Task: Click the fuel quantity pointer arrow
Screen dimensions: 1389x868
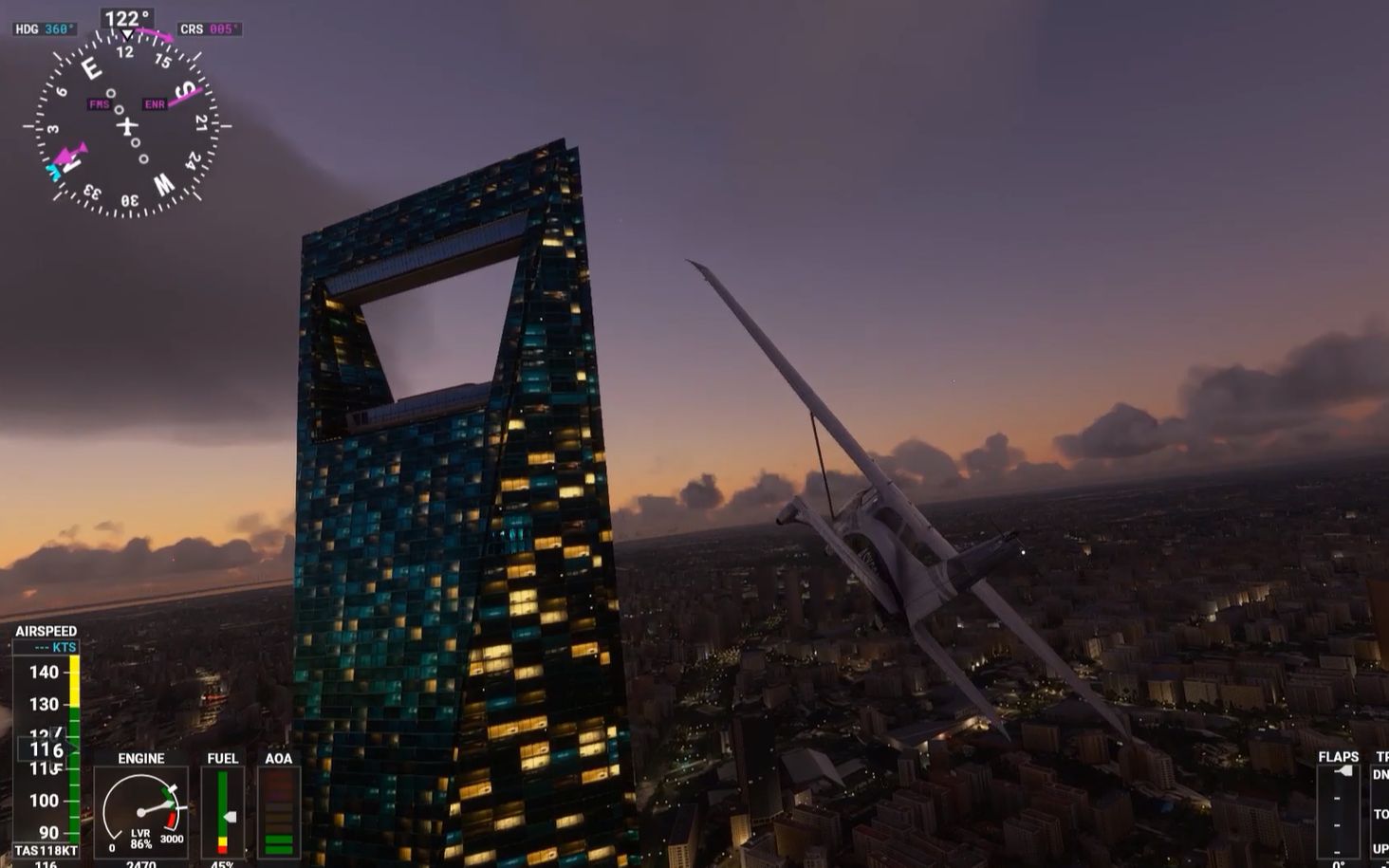Action: tap(230, 816)
